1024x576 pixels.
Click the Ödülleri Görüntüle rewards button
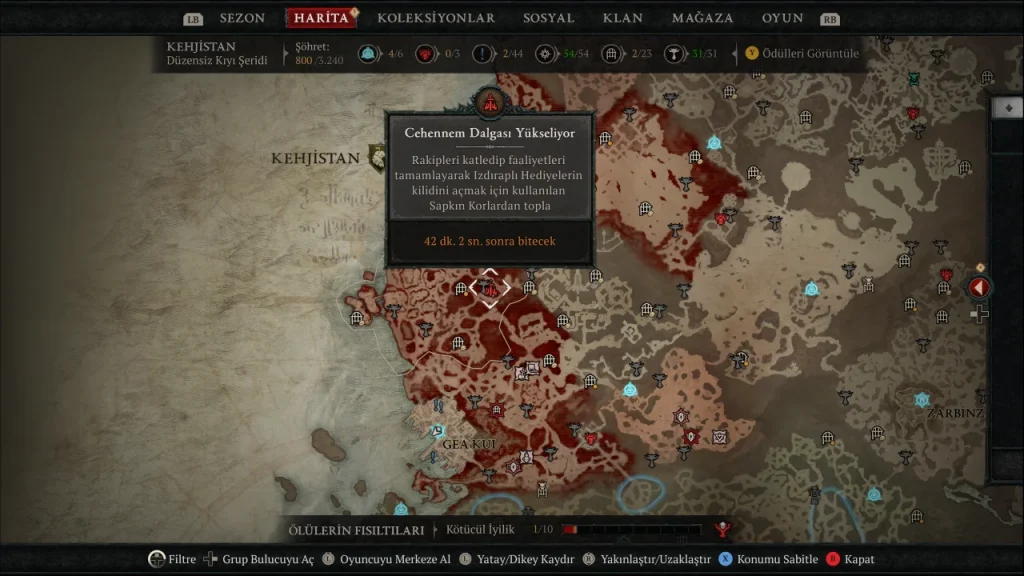tap(803, 53)
